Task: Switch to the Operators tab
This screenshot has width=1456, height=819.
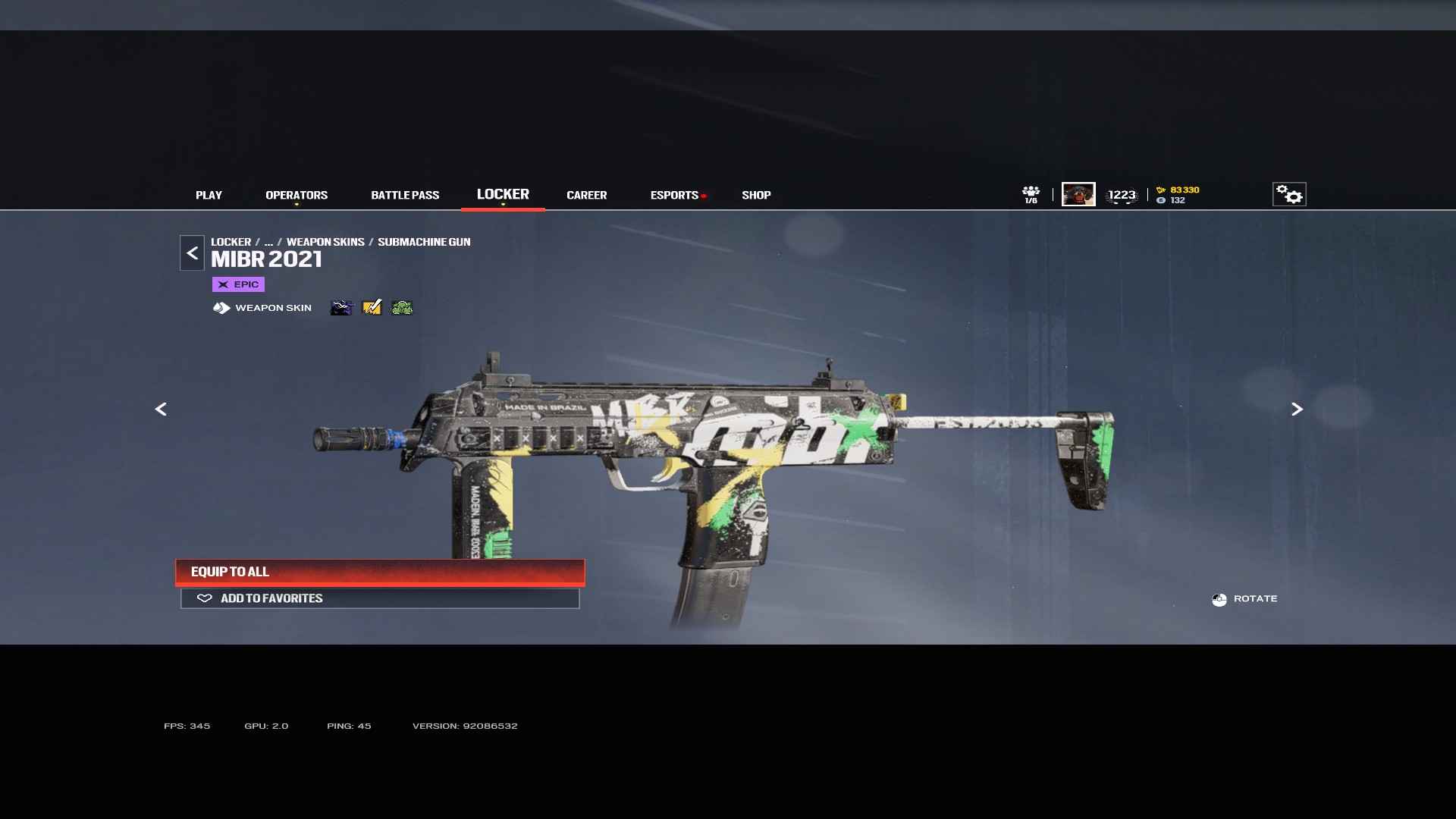Action: [x=297, y=195]
